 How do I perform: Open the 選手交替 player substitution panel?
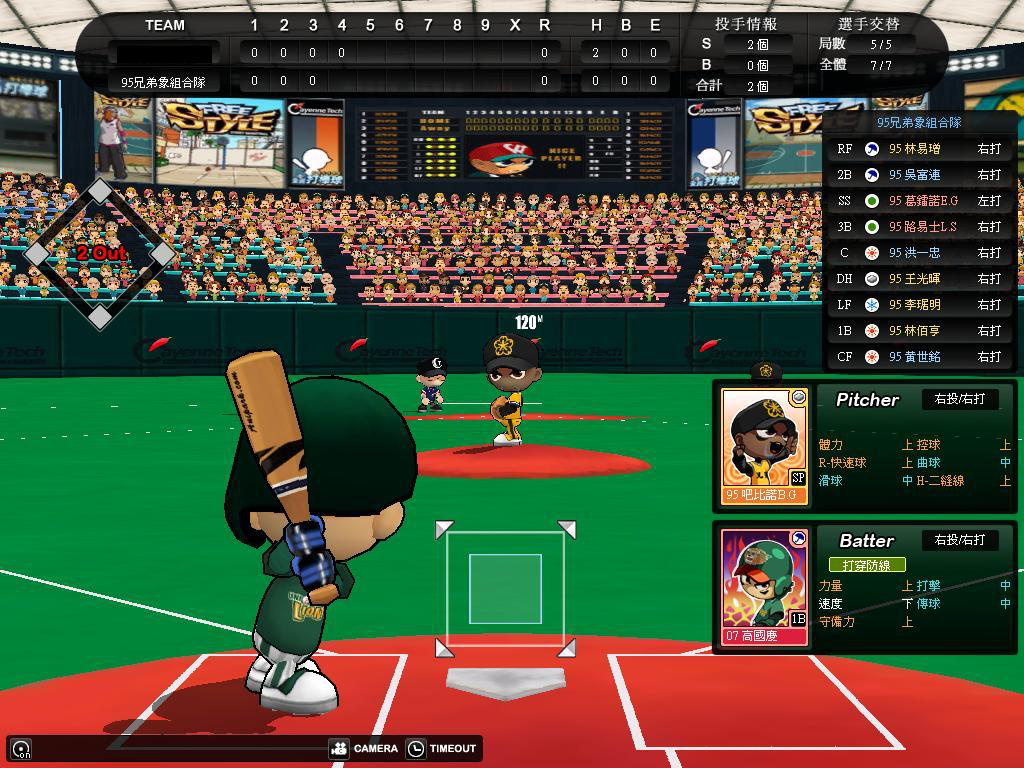(867, 24)
